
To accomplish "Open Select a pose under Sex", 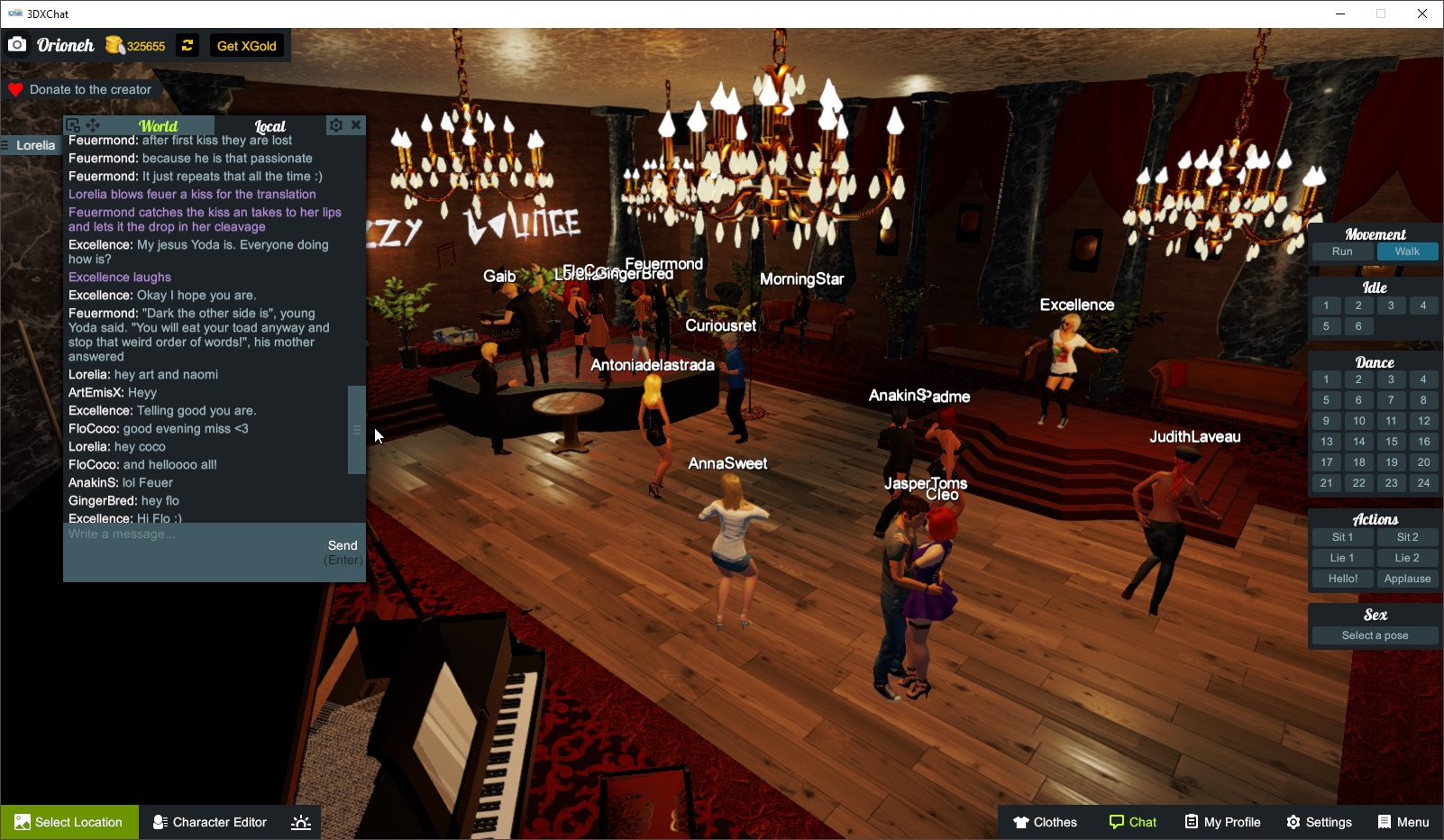I will pos(1374,635).
